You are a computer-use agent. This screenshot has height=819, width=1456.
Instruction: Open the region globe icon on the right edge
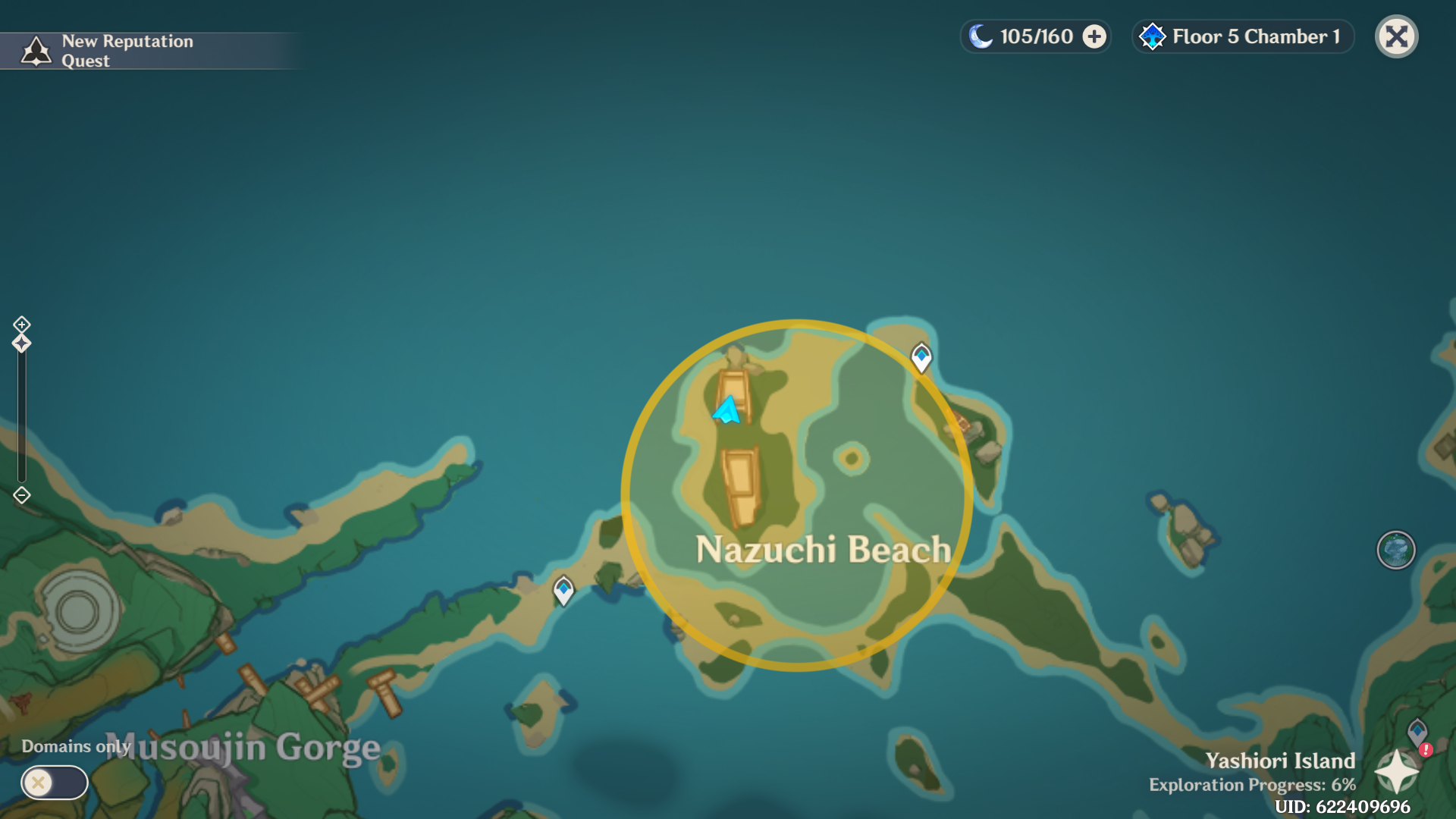[x=1396, y=551]
